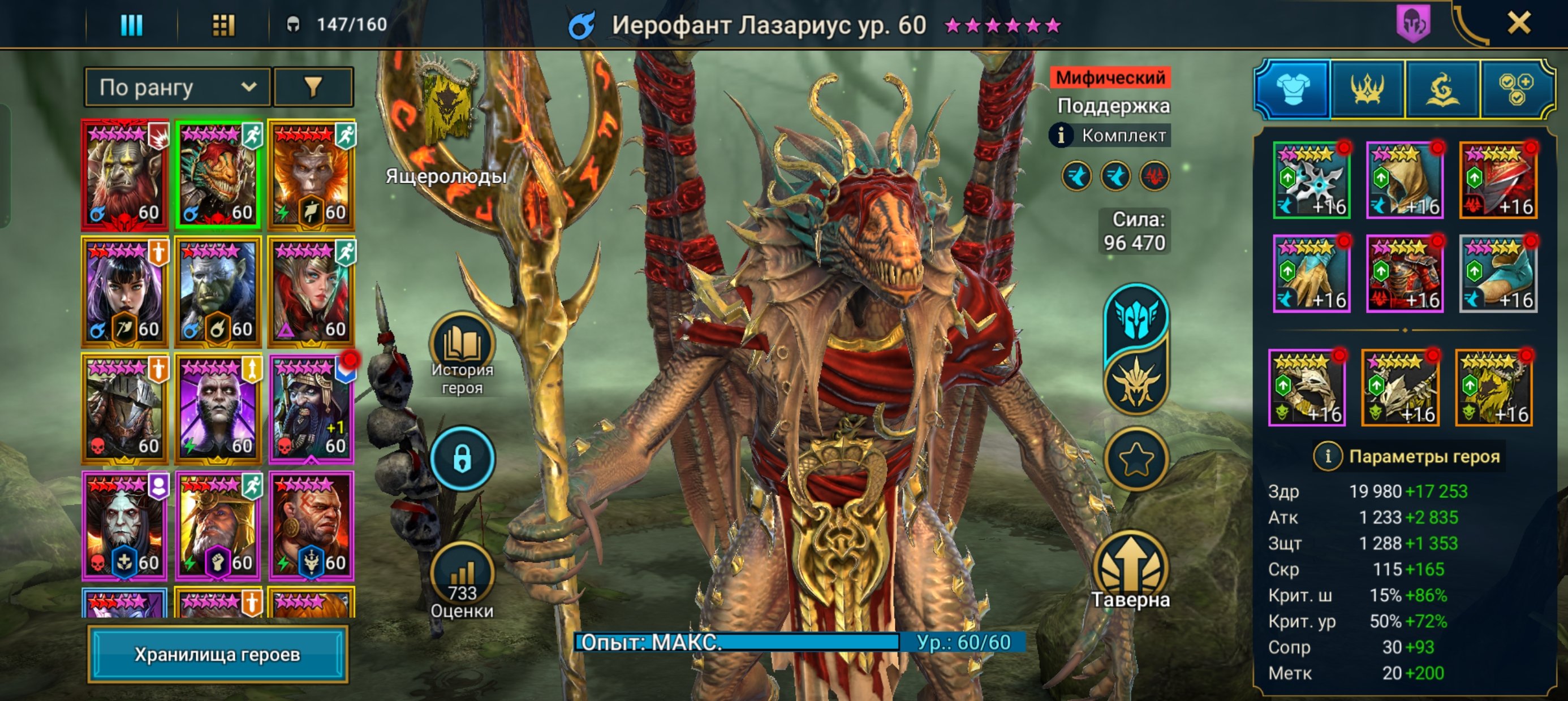This screenshot has height=701, width=1568.
Task: Choose the green-framed lizard hero portrait
Action: click(x=218, y=174)
